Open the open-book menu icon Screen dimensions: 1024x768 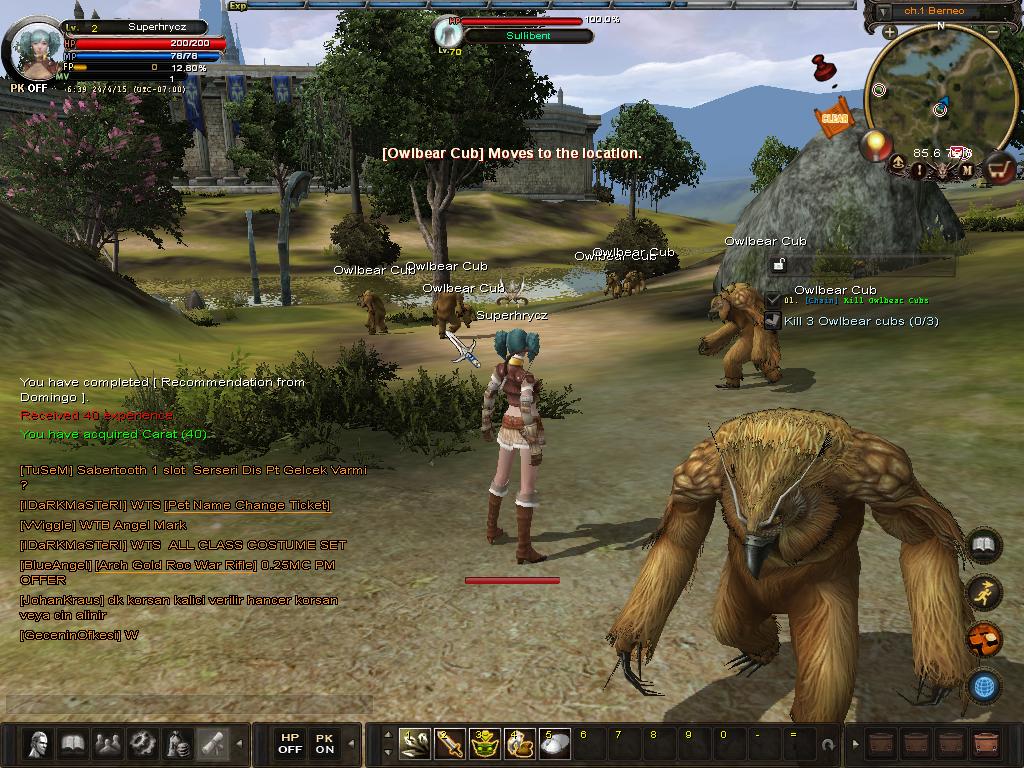click(73, 744)
